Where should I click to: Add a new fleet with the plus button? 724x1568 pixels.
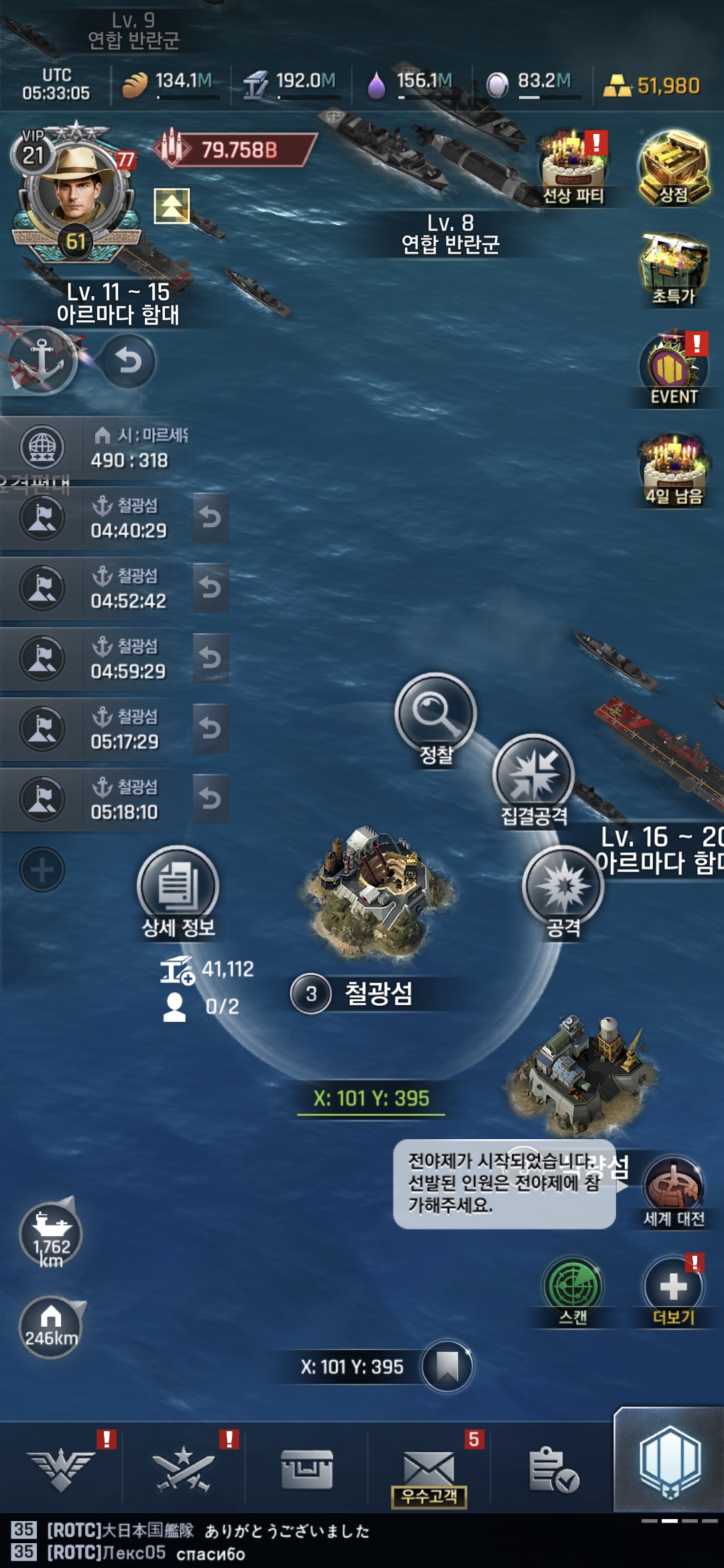42,870
